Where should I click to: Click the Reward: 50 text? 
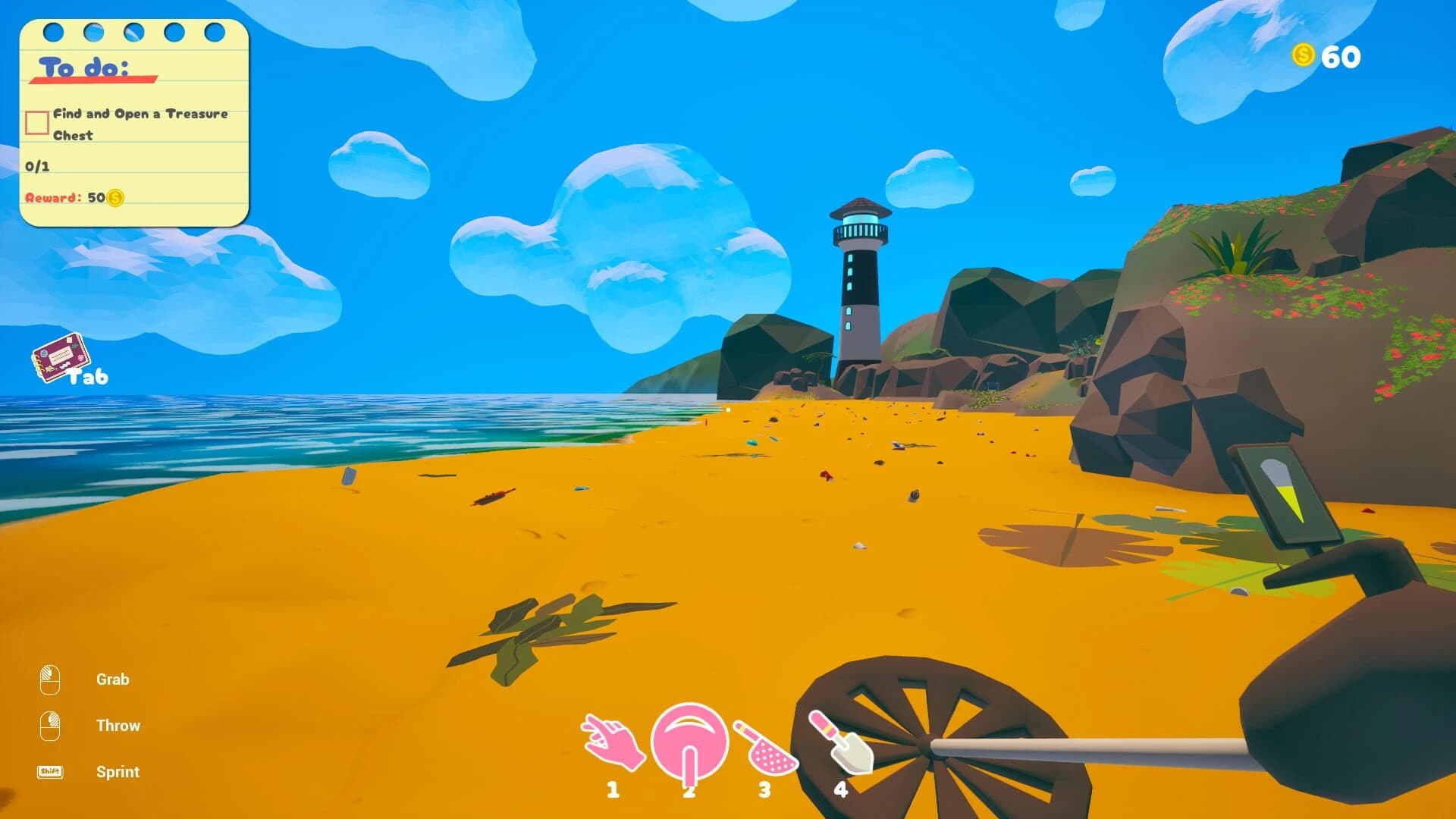tap(64, 199)
